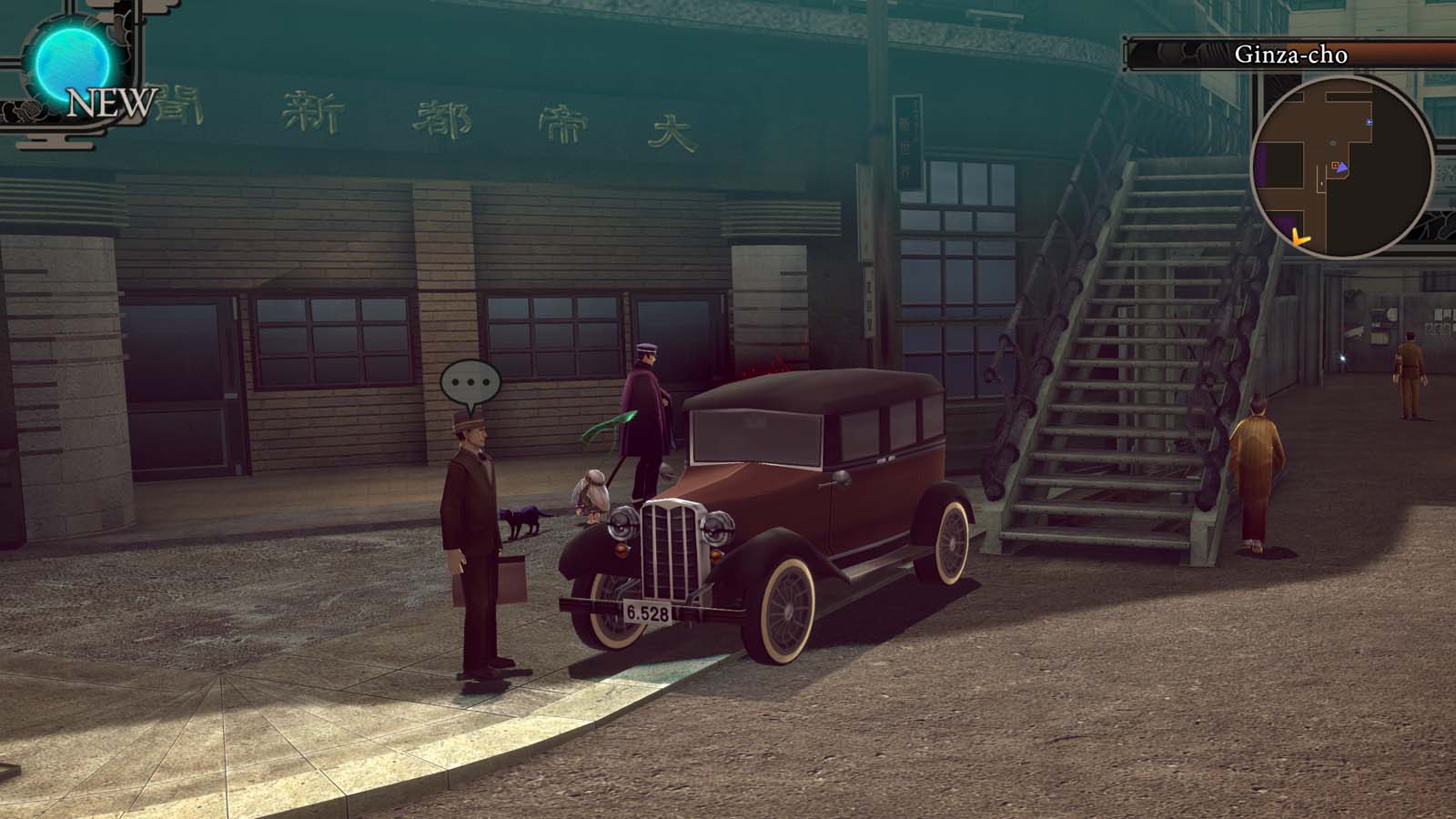Select the small blue dot on the minimap
The width and height of the screenshot is (1456, 819).
pyautogui.click(x=1369, y=122)
